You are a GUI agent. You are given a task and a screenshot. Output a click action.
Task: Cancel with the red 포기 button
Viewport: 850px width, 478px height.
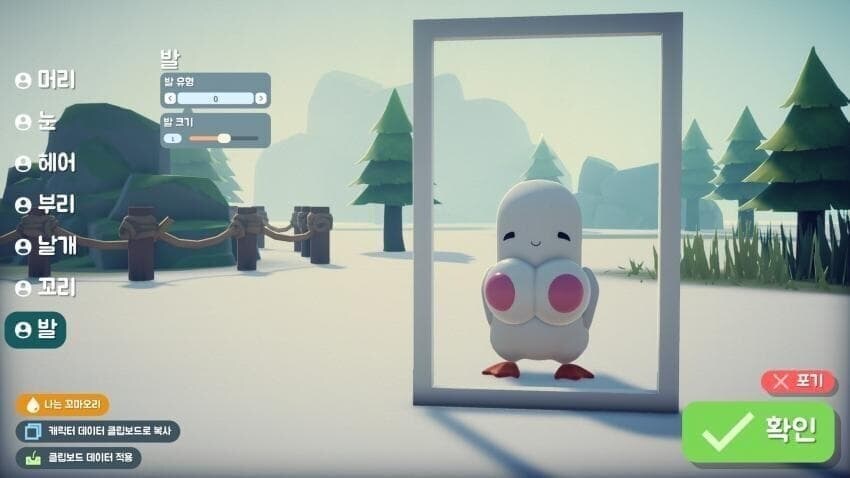[799, 381]
